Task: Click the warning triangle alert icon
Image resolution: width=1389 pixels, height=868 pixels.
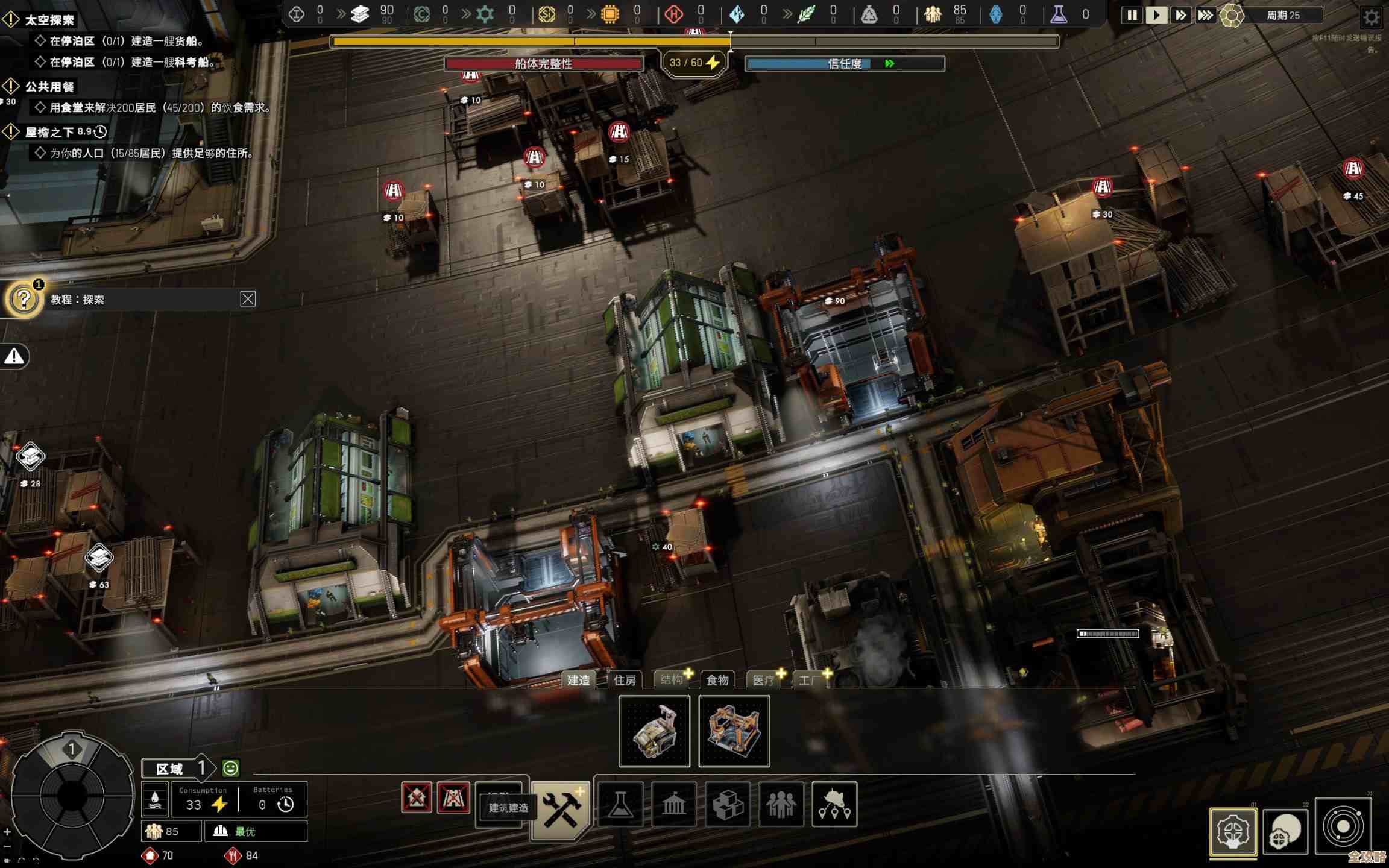Action: point(14,357)
